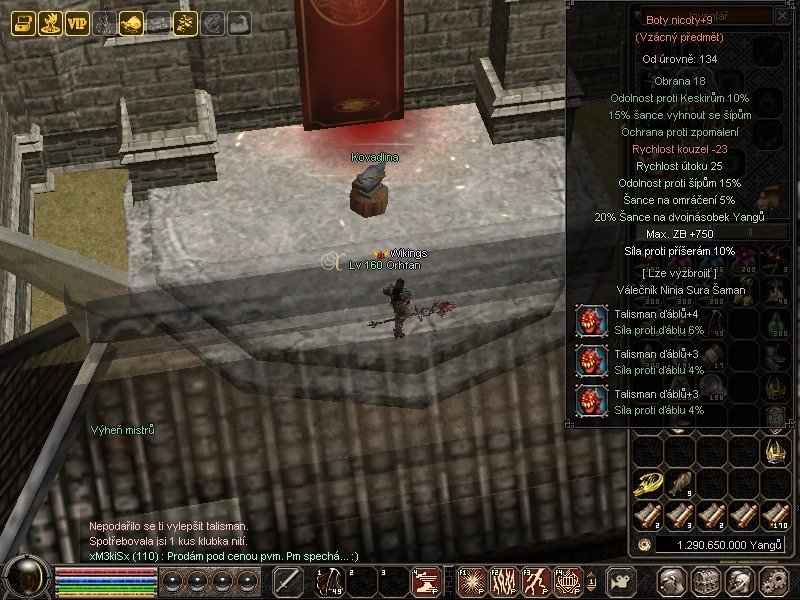Screen dimensions: 800x600
Task: Open the gear-shaped system options button
Action: coord(771,580)
